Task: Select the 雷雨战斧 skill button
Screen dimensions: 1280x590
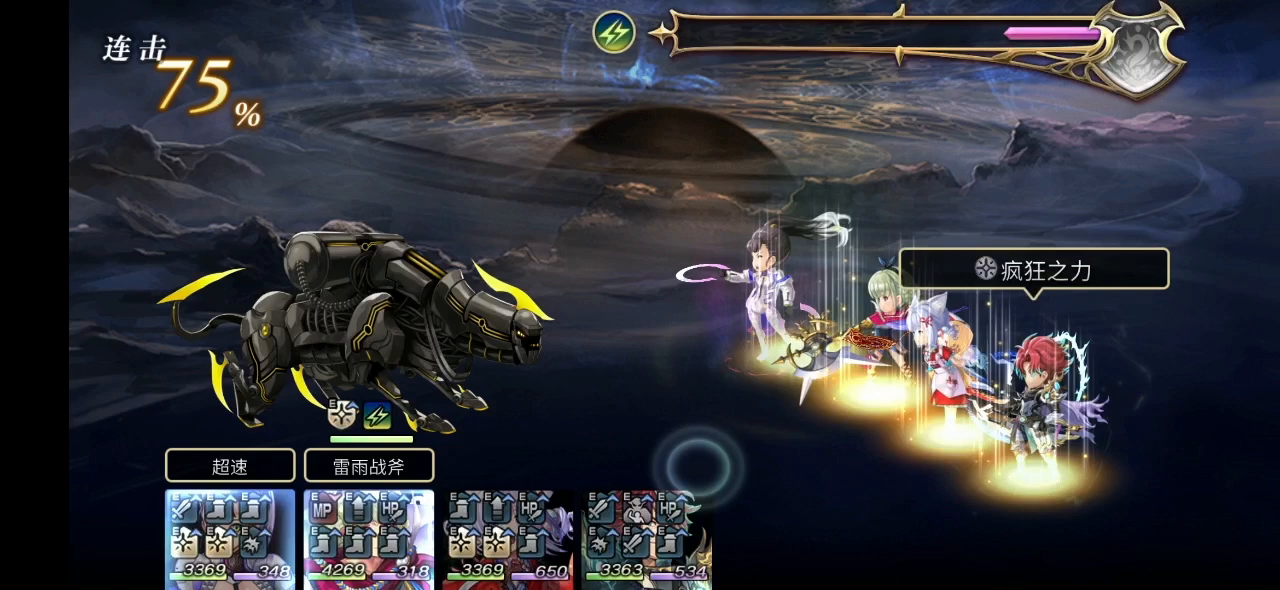Action: (369, 465)
